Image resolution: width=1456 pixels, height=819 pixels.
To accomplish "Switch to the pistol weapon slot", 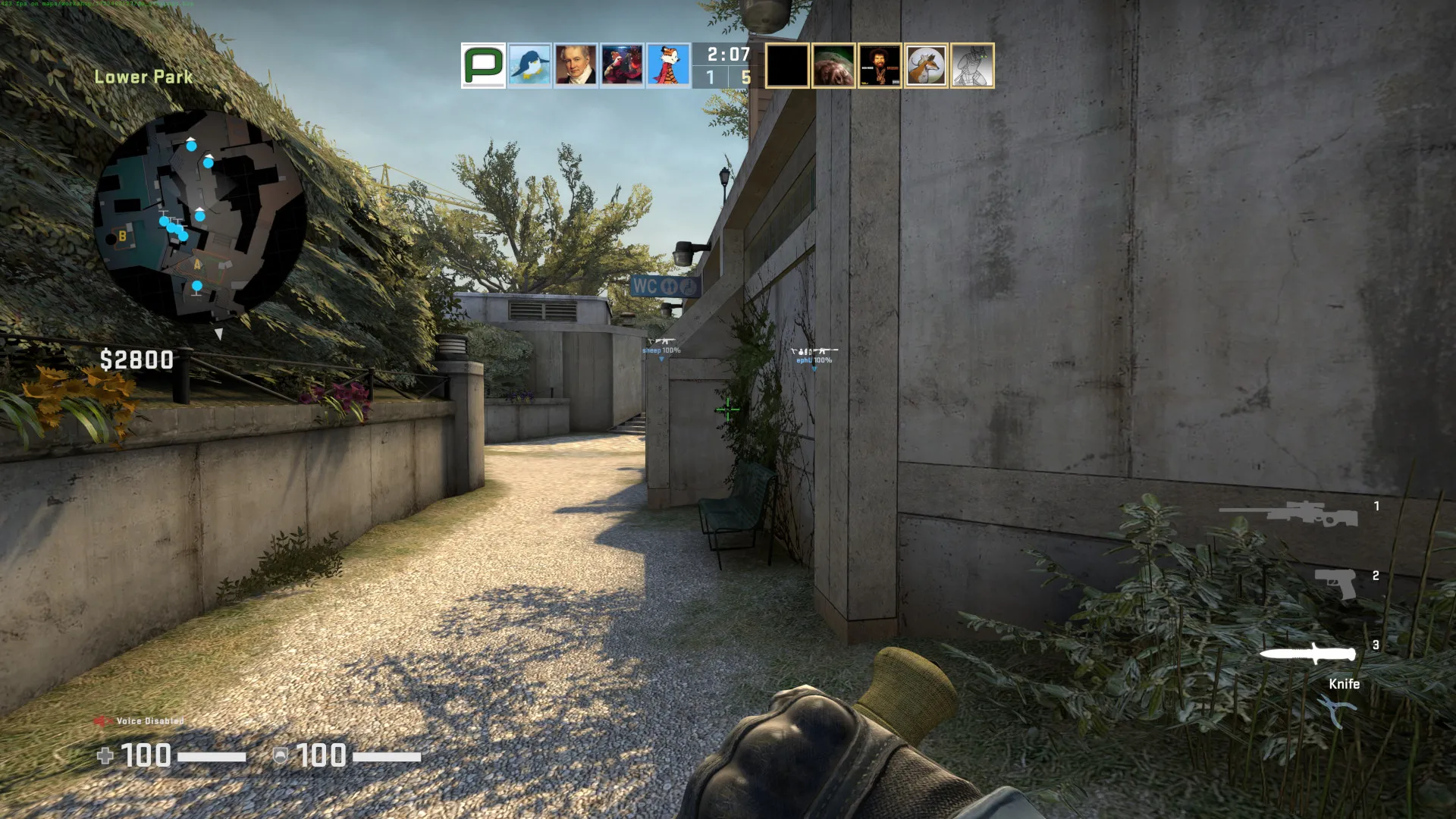I will [1335, 583].
